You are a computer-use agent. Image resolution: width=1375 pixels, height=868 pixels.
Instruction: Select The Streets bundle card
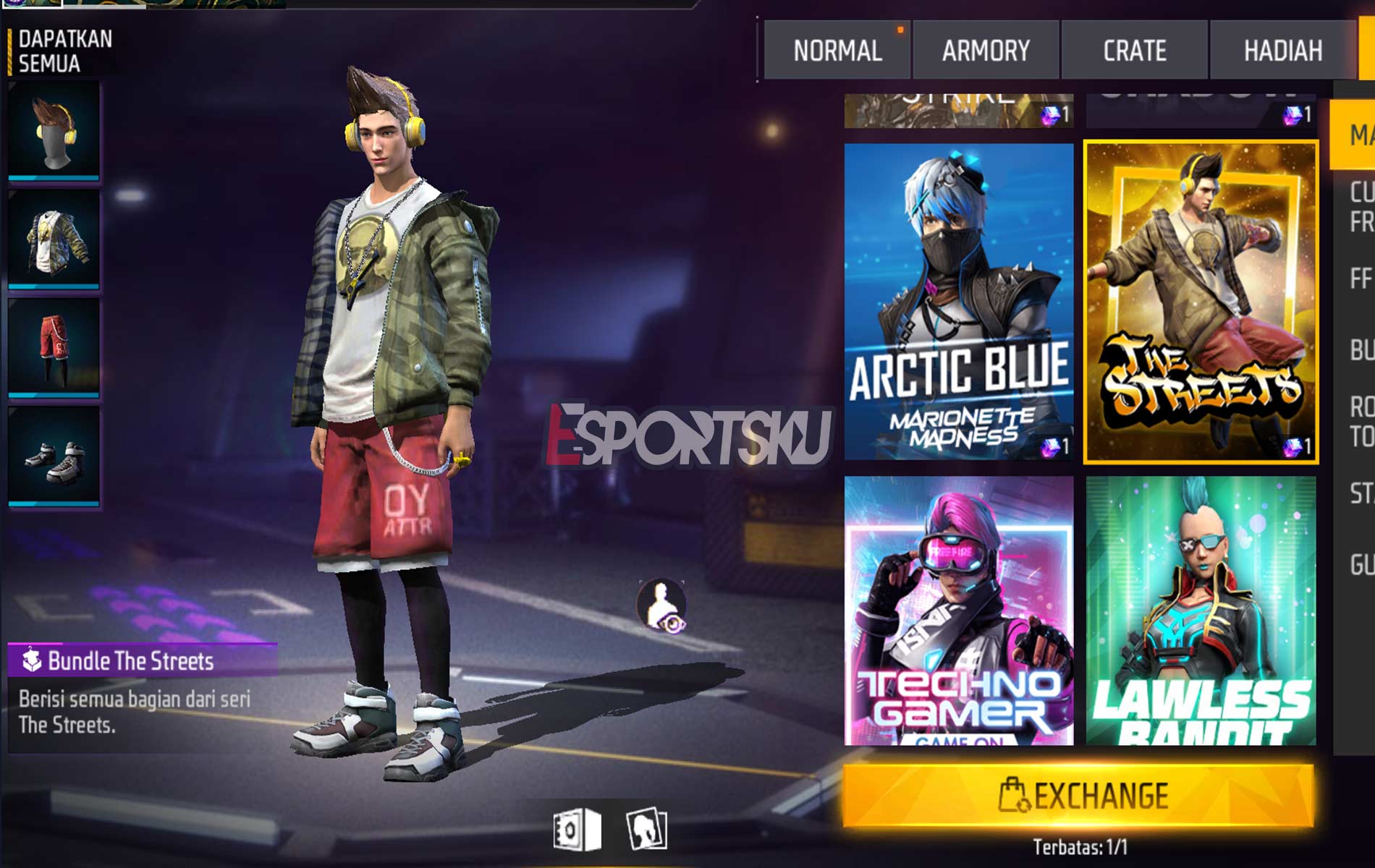click(1201, 301)
